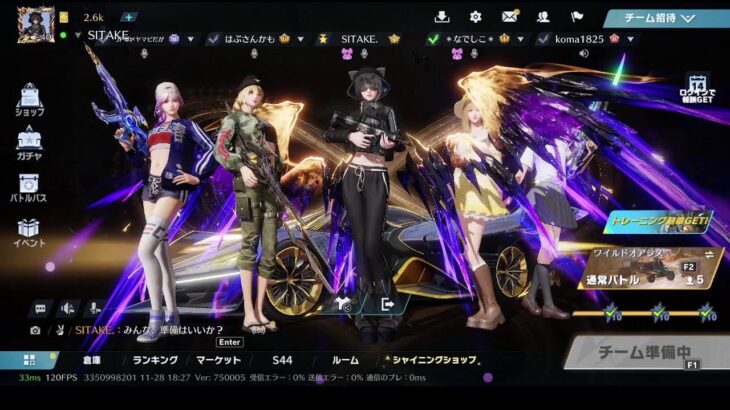Open the friends list icon
730x410 pixels.
pos(543,17)
